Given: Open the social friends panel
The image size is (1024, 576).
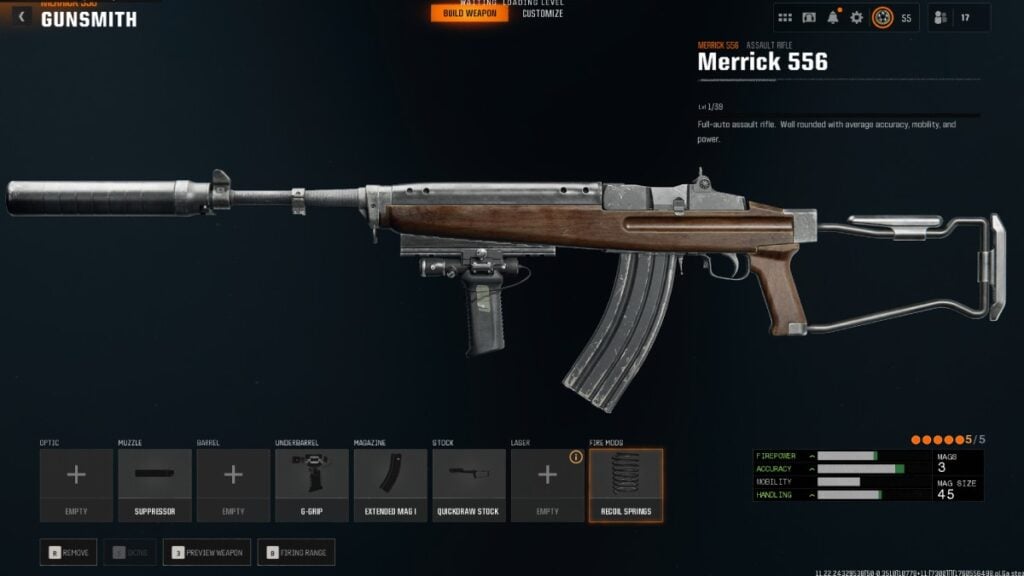Looking at the screenshot, I should pos(940,18).
